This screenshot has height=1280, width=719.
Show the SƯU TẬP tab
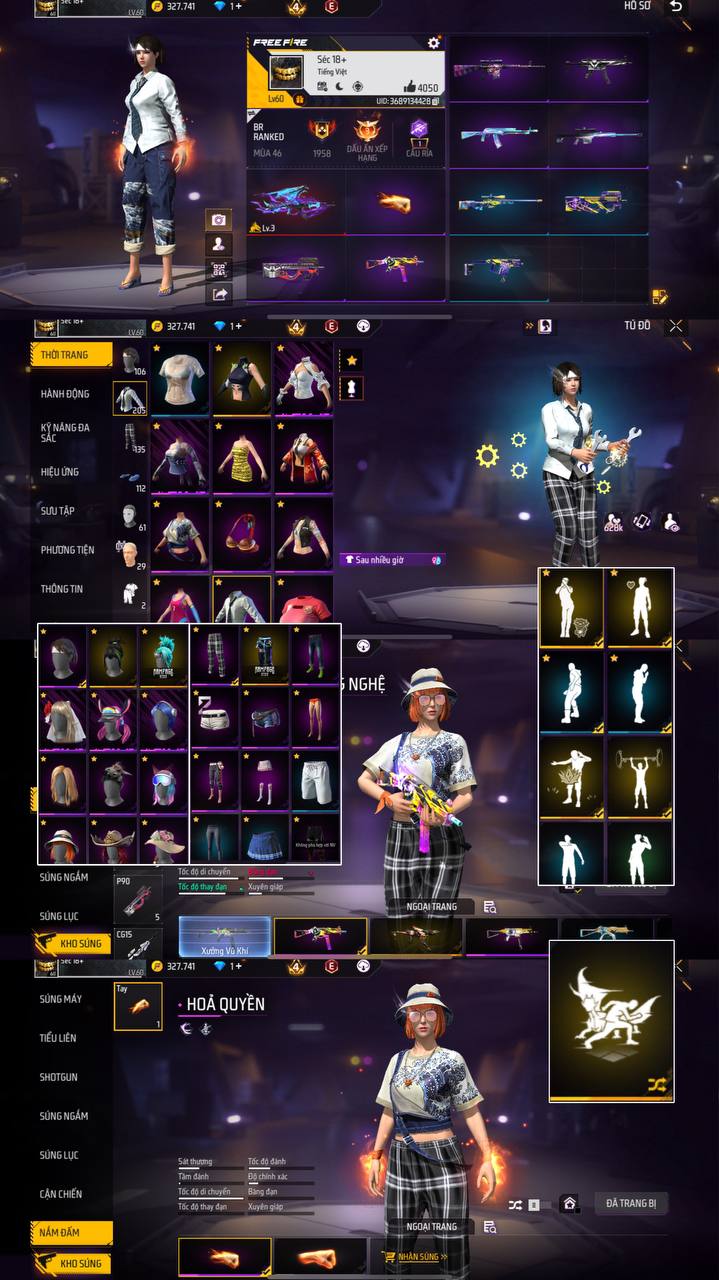click(58, 511)
